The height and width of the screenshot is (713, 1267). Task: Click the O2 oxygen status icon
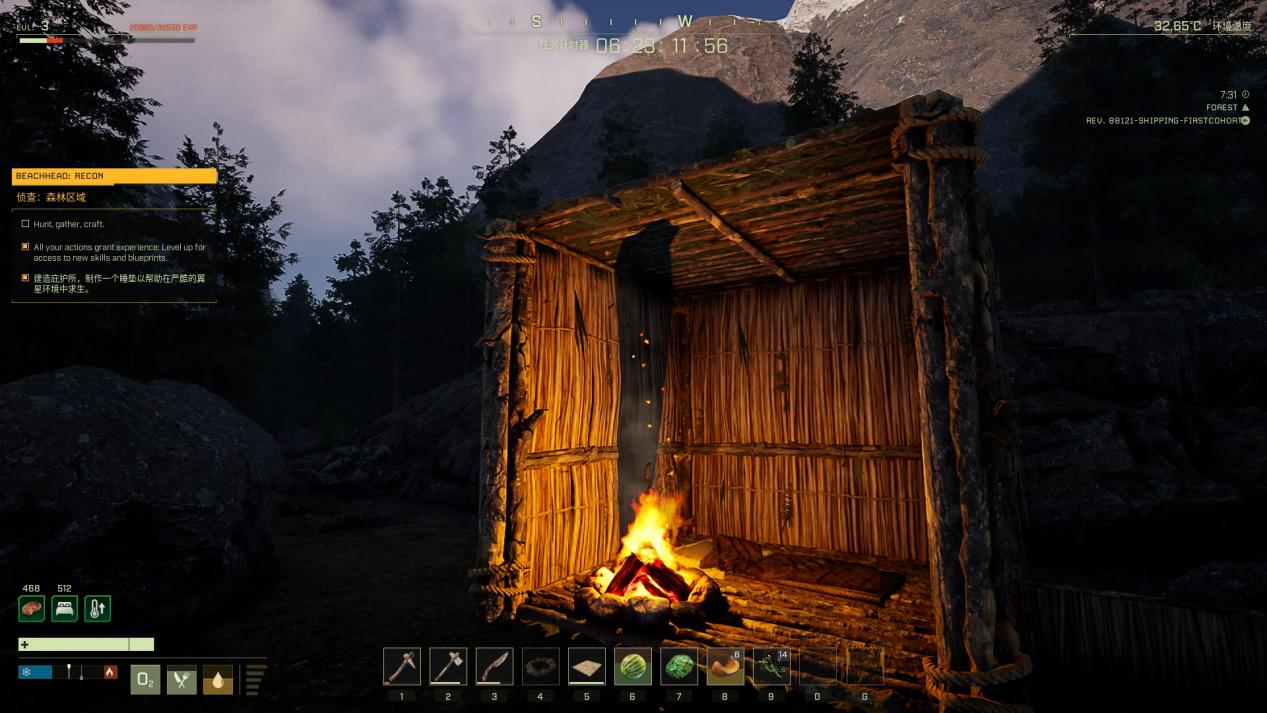coord(145,680)
